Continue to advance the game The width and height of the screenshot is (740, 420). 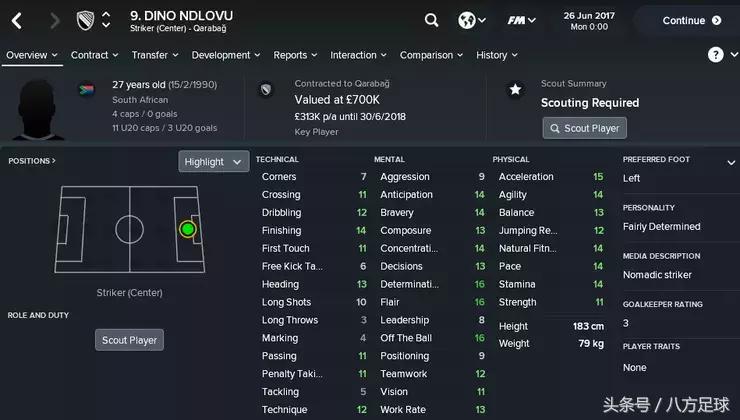coord(684,20)
